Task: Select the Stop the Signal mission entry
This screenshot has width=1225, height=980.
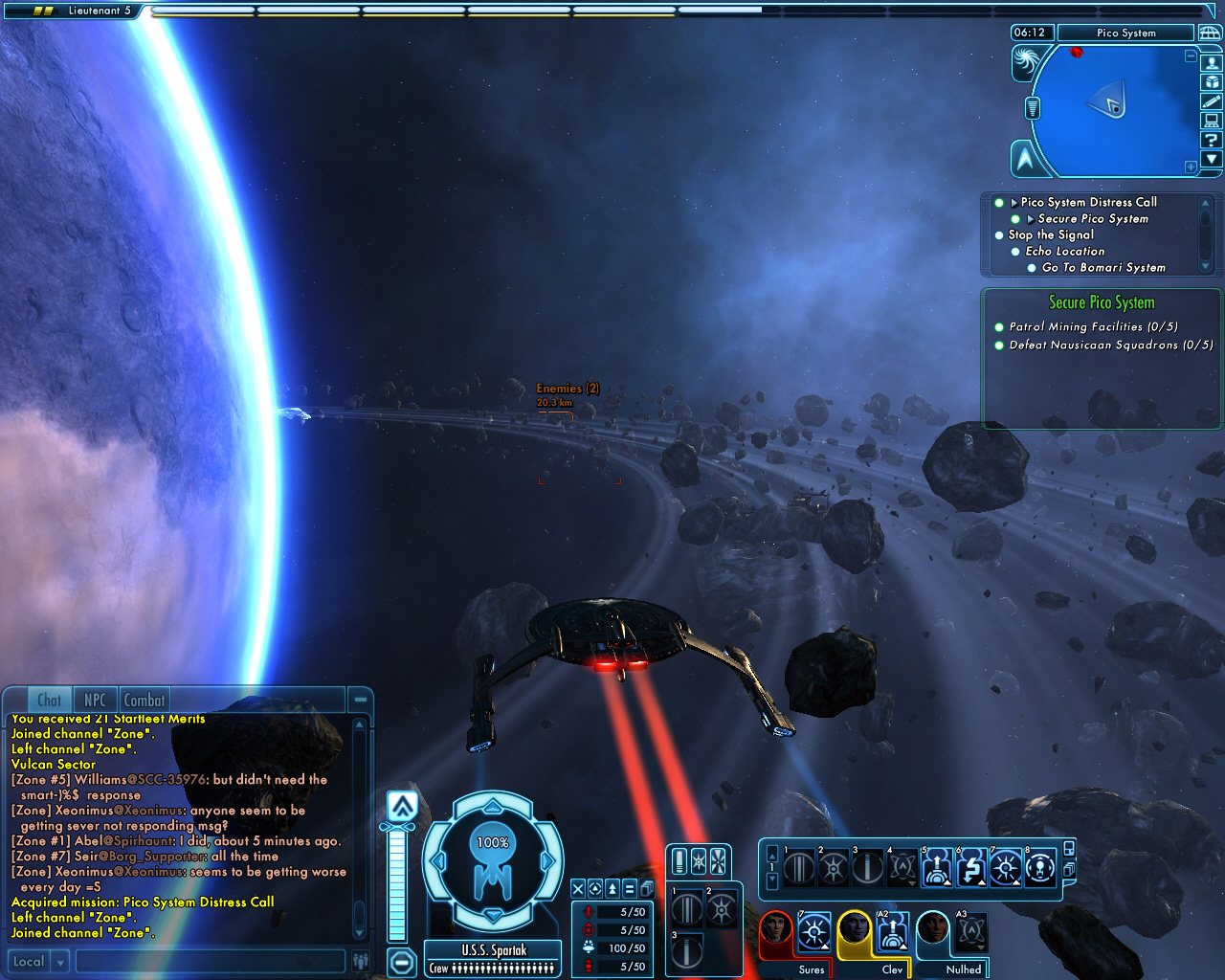Action: pyautogui.click(x=1050, y=234)
